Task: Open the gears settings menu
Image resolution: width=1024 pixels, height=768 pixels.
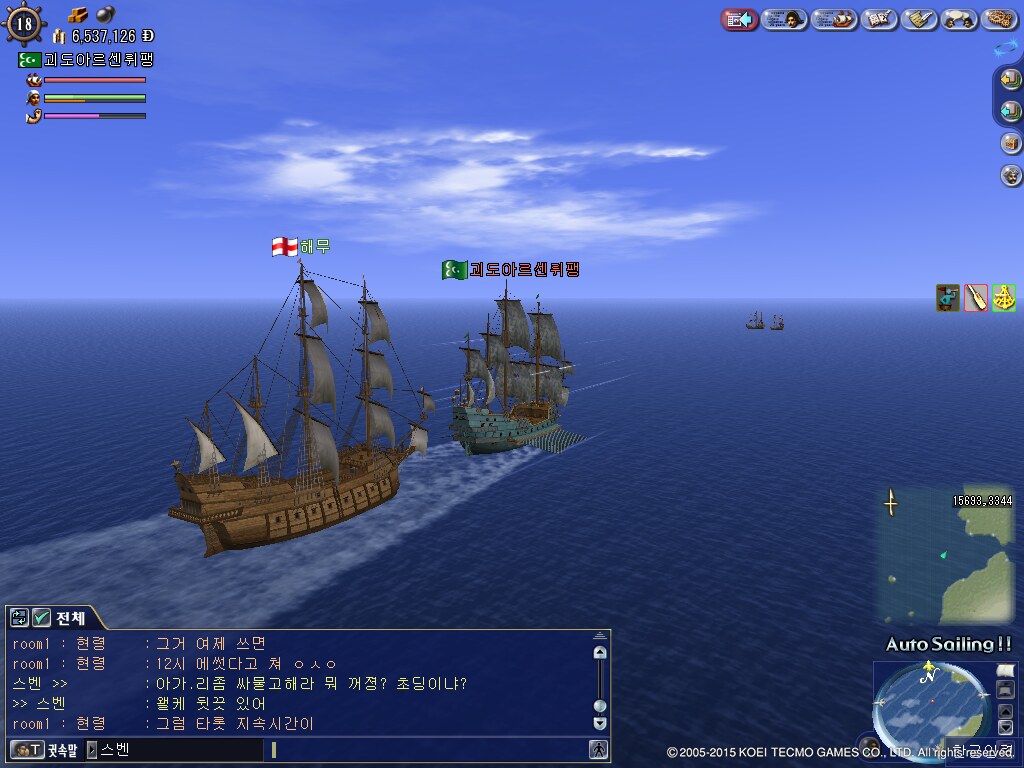Action: [999, 19]
